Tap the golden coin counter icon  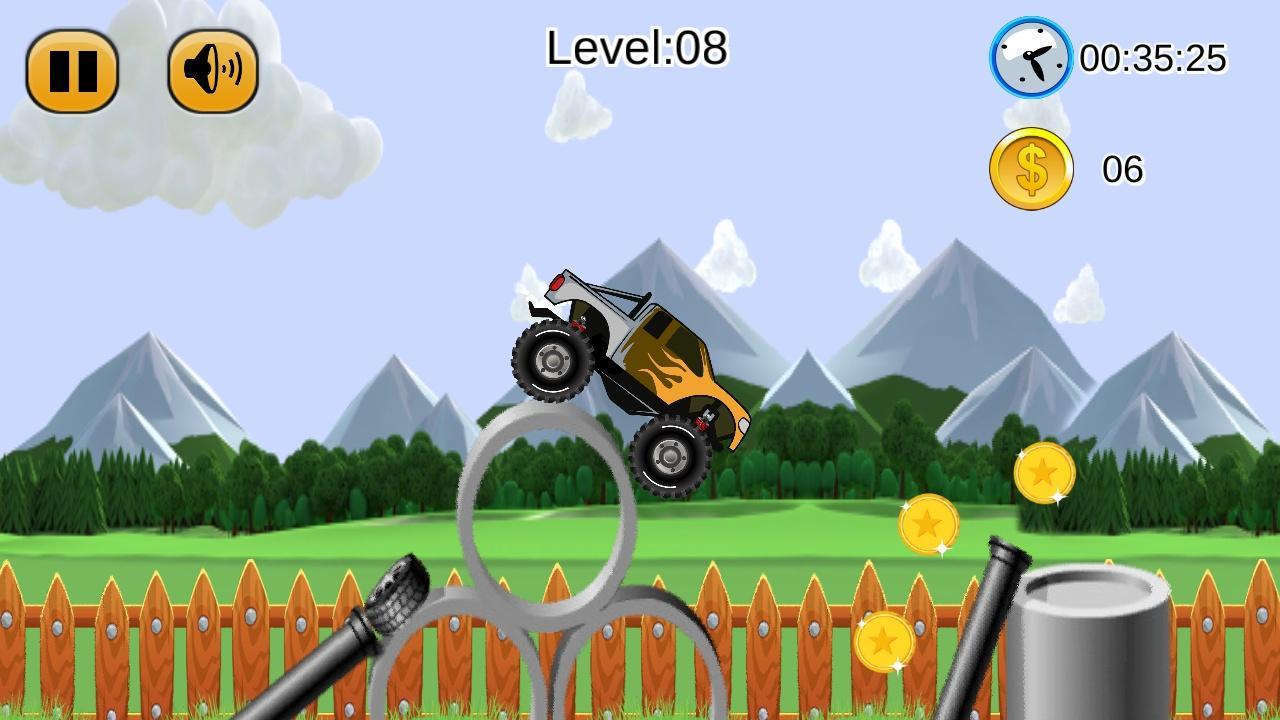pyautogui.click(x=1030, y=168)
